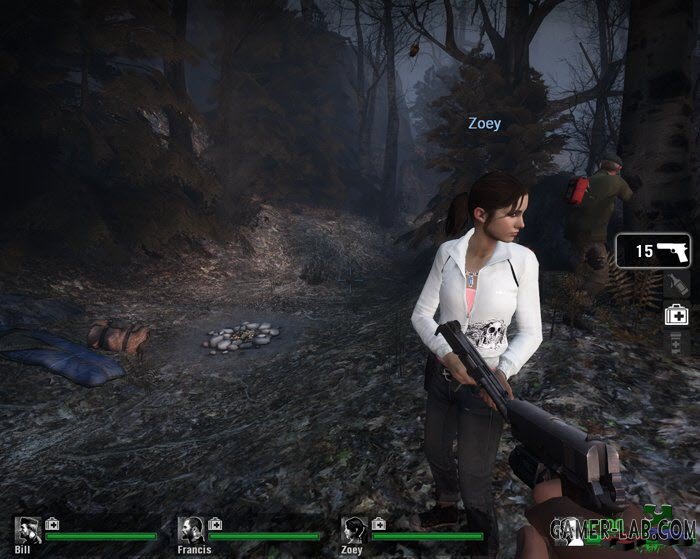Pick the pain pills slot

click(676, 342)
